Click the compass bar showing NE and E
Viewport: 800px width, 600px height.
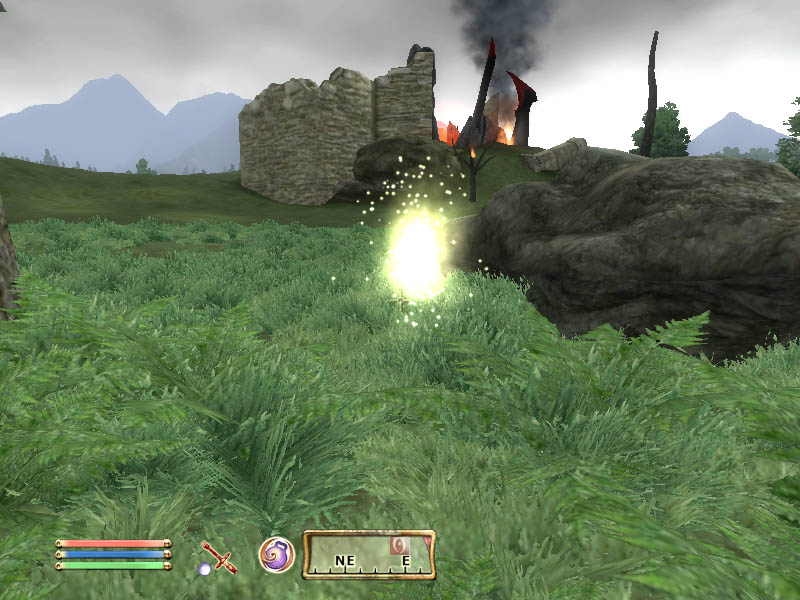coord(368,556)
